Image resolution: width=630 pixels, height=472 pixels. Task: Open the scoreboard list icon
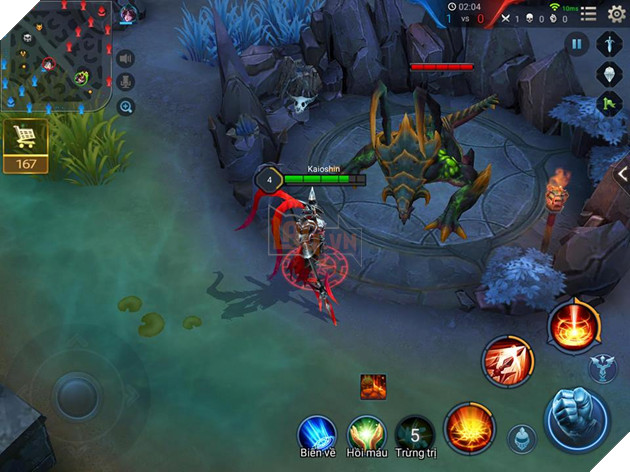tap(588, 14)
